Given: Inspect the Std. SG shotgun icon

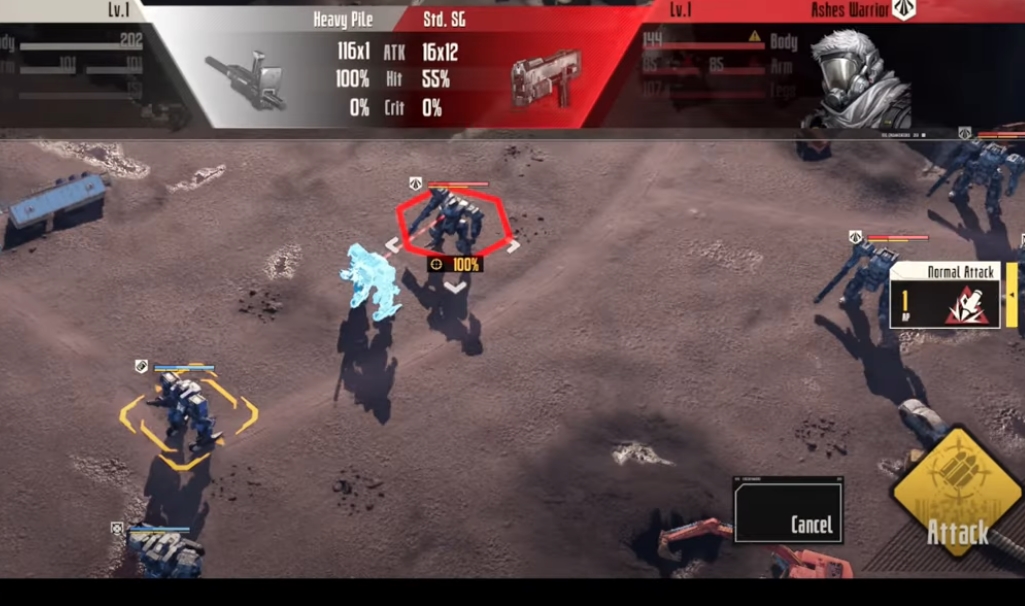Looking at the screenshot, I should pyautogui.click(x=545, y=78).
